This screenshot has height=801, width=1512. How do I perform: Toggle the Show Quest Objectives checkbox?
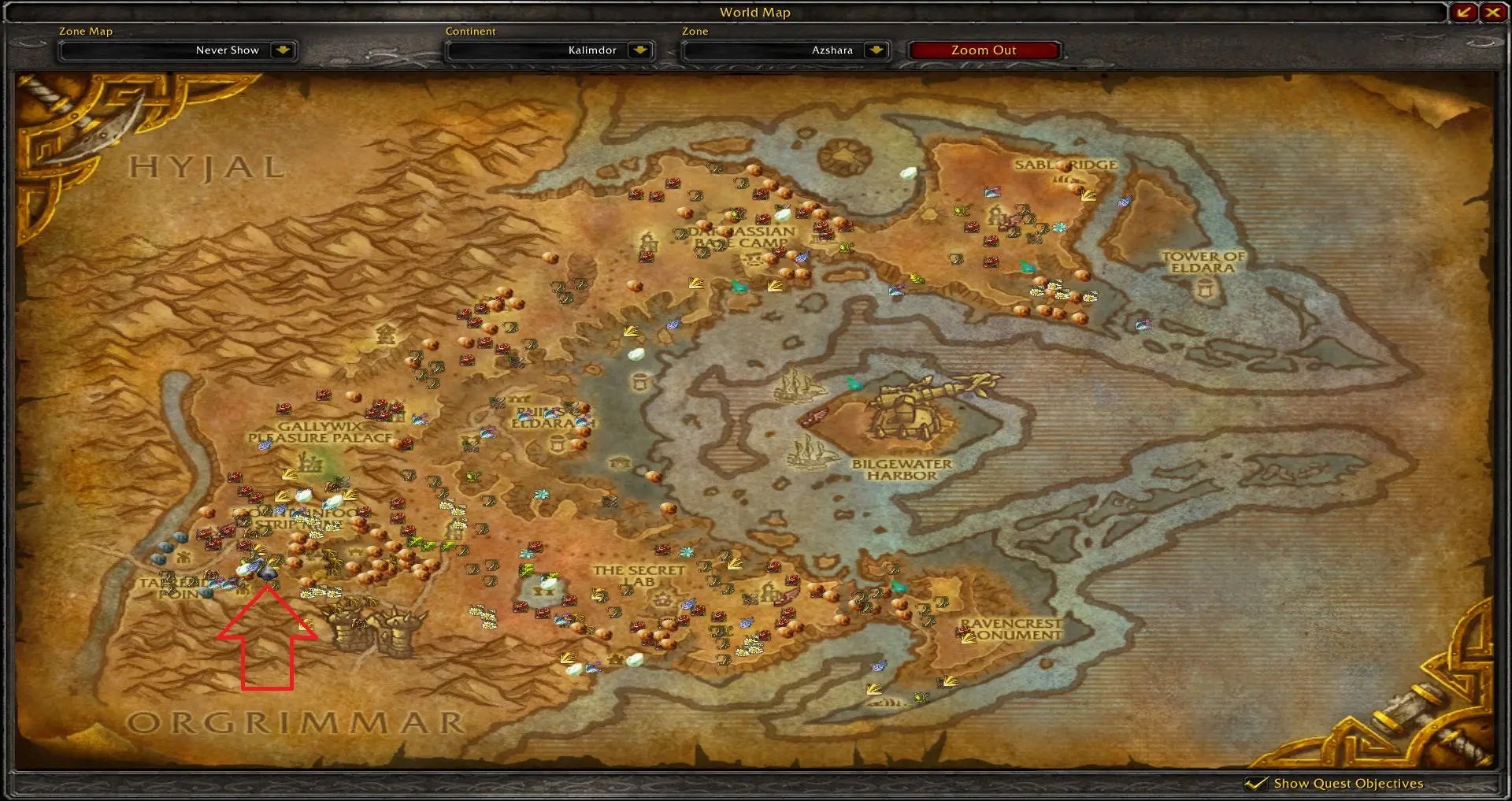[x=1256, y=783]
